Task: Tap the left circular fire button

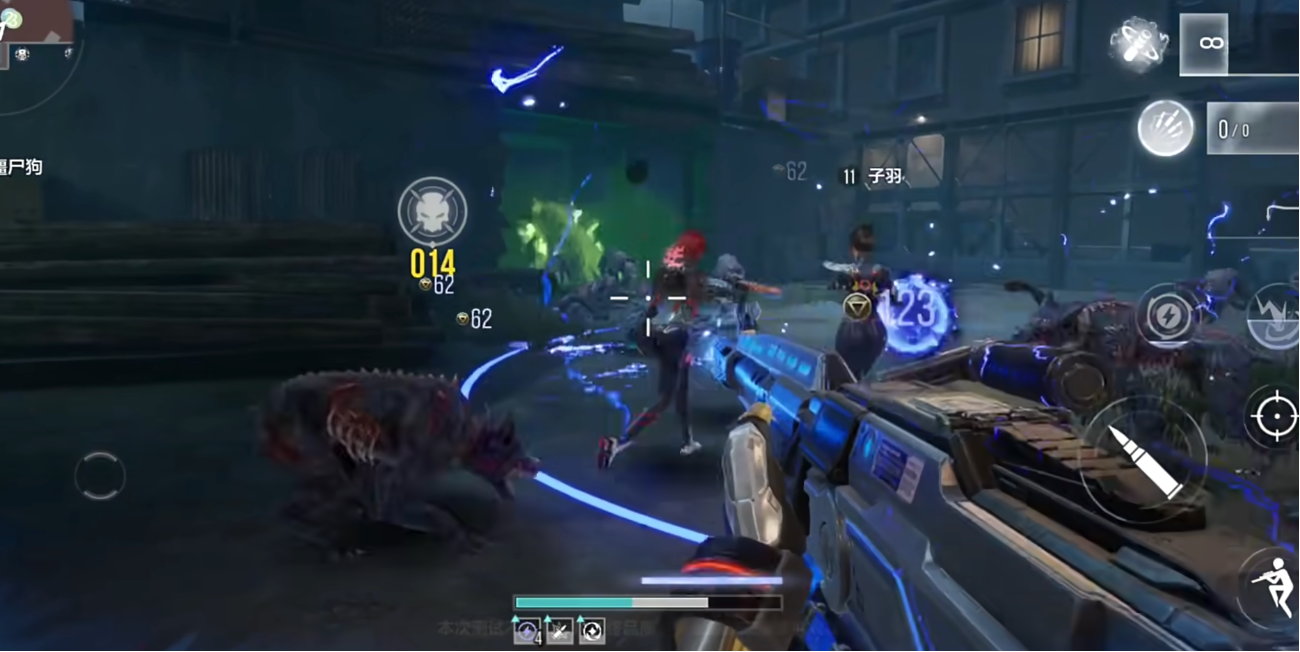Action: 100,476
